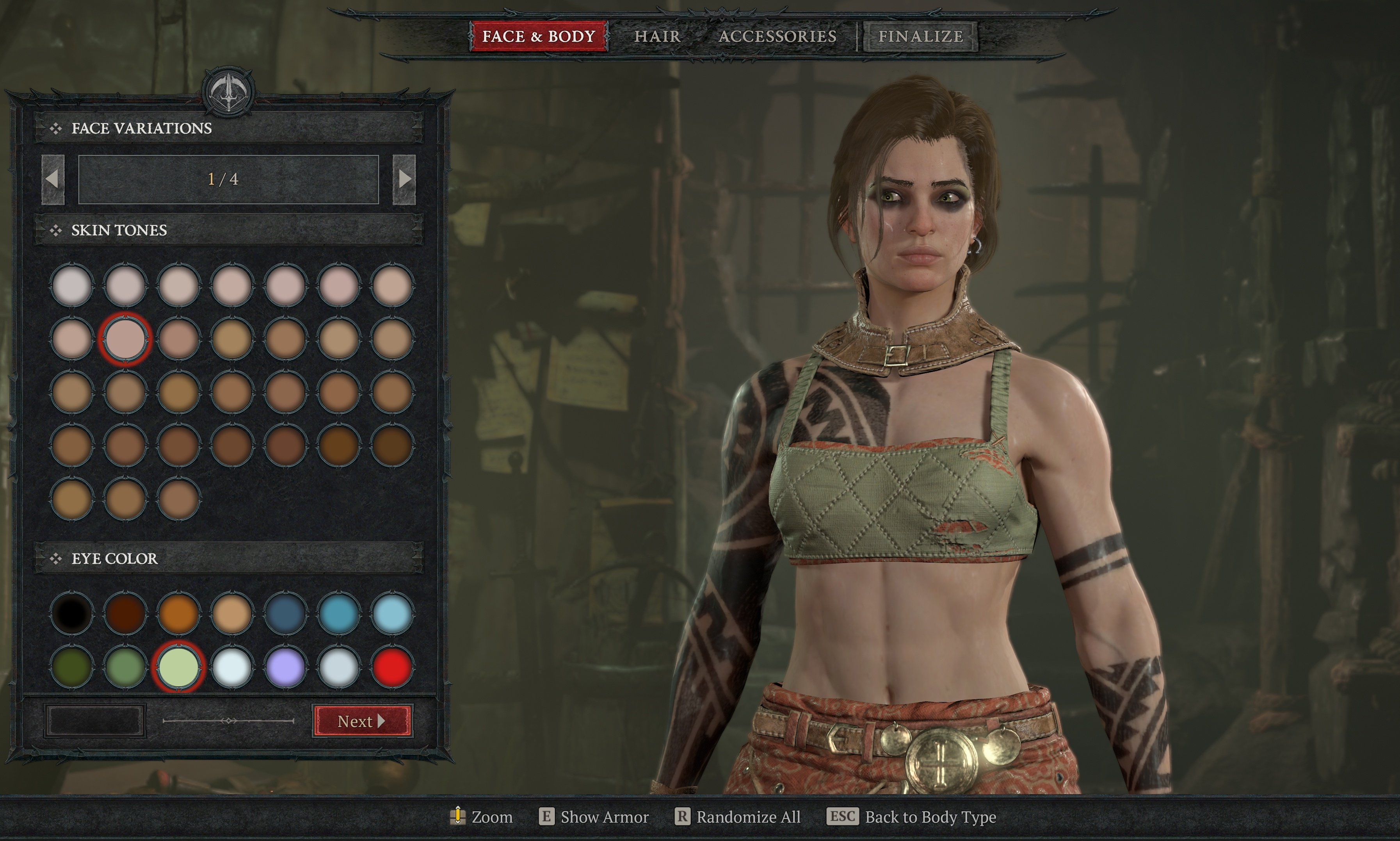Select the dark navy blue eye color

285,613
